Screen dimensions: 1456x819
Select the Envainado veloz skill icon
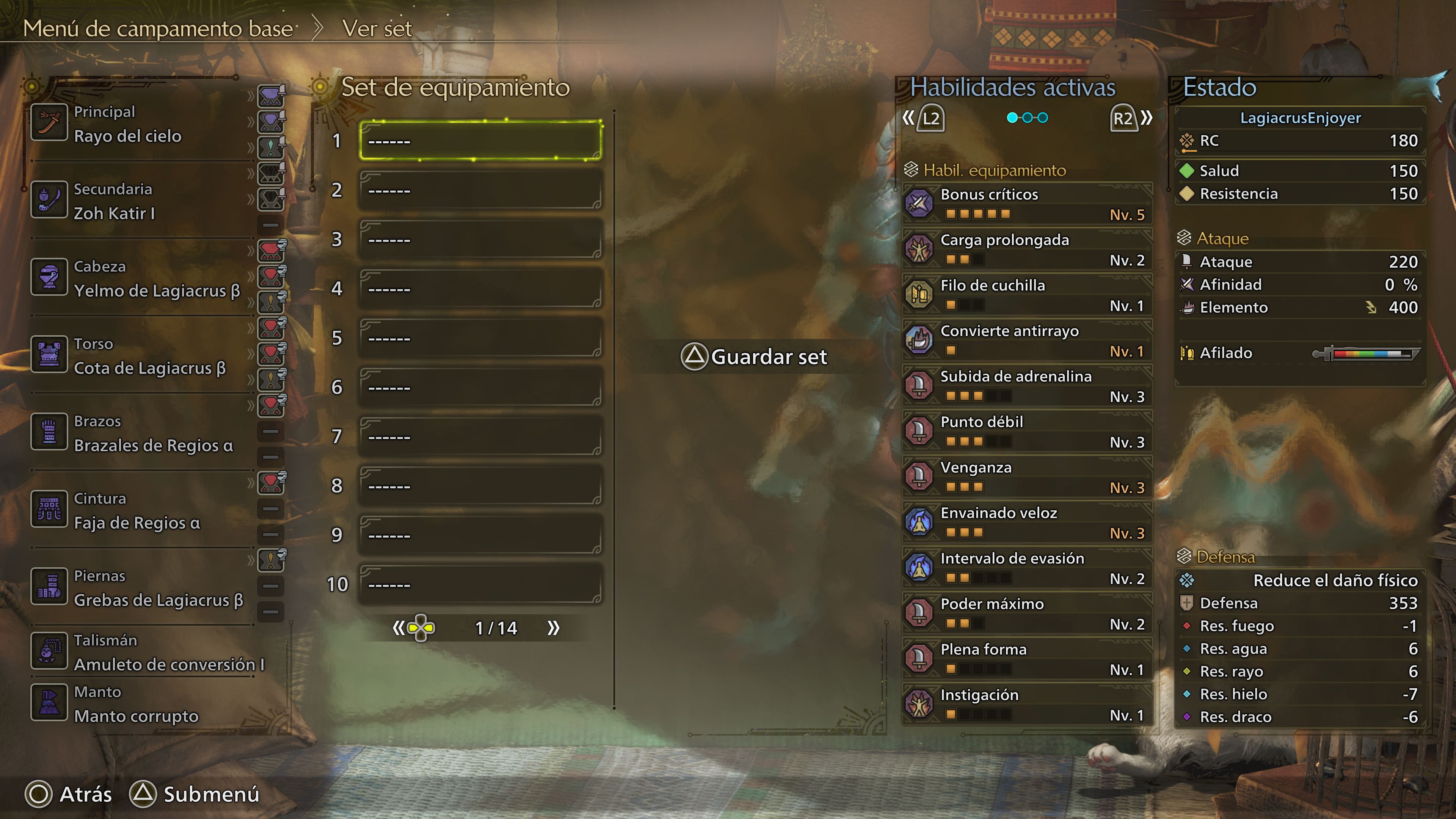pyautogui.click(x=919, y=522)
